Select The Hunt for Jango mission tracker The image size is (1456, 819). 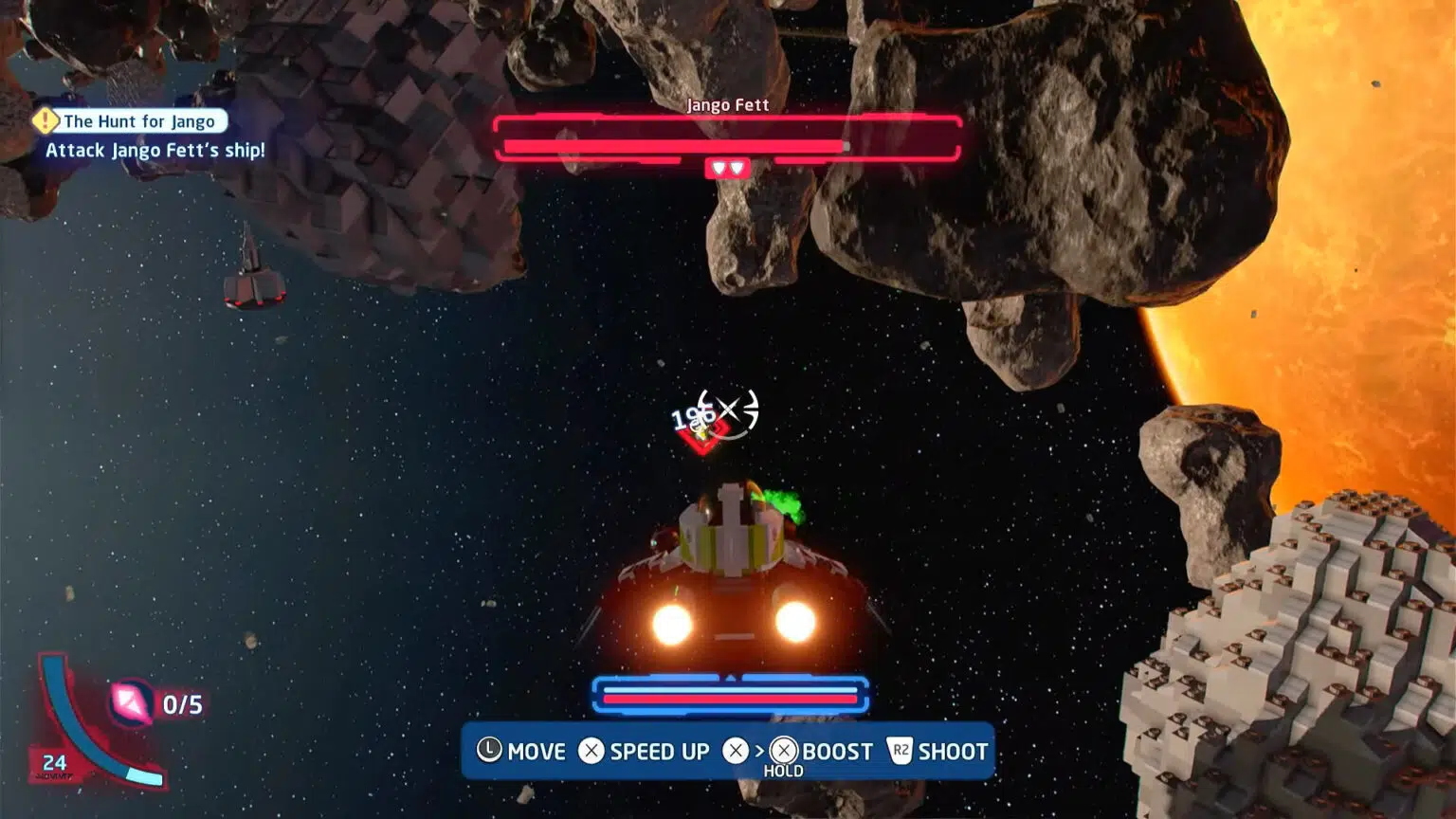pyautogui.click(x=140, y=121)
